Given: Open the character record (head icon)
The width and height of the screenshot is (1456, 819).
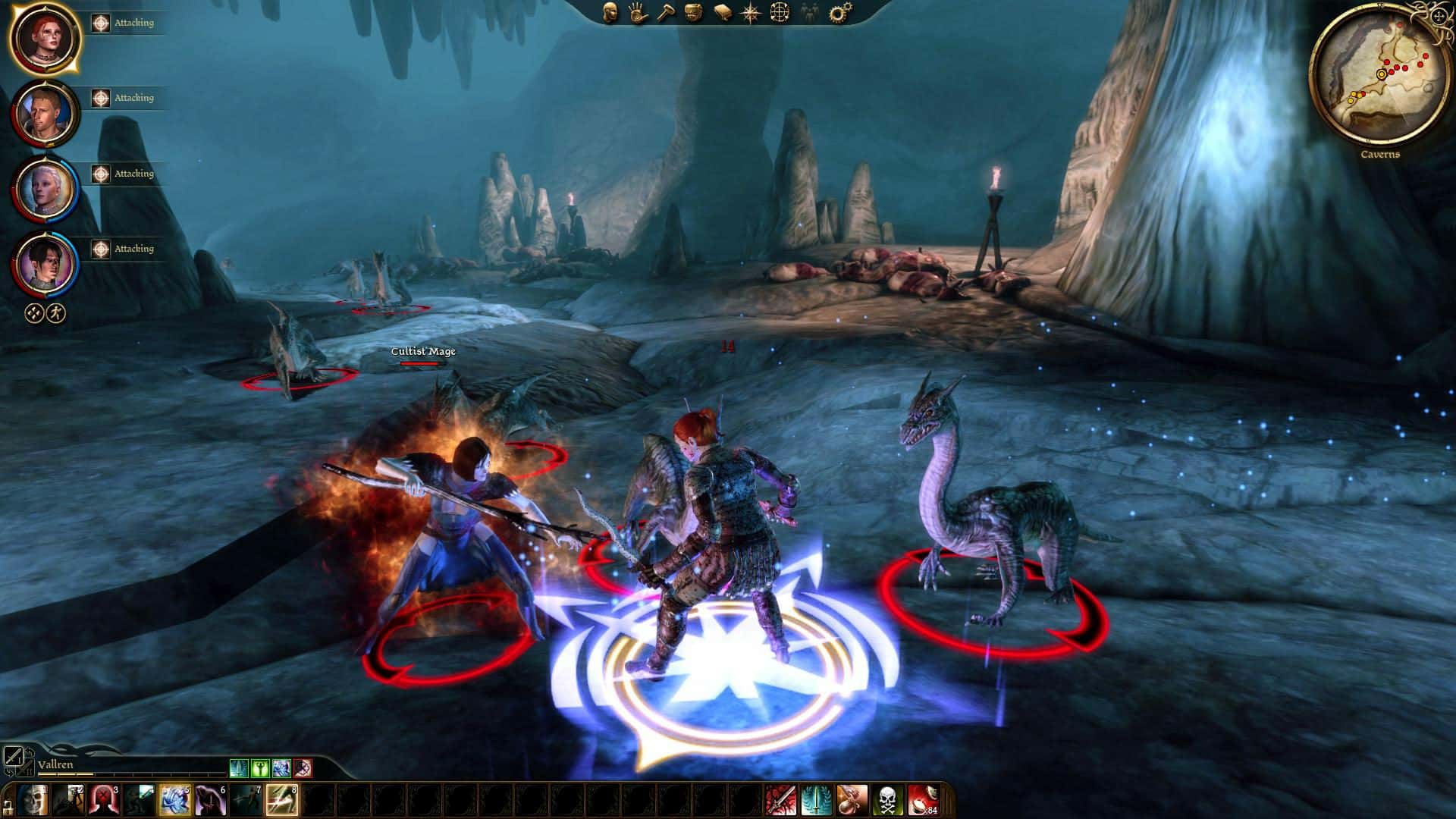Looking at the screenshot, I should (x=610, y=13).
